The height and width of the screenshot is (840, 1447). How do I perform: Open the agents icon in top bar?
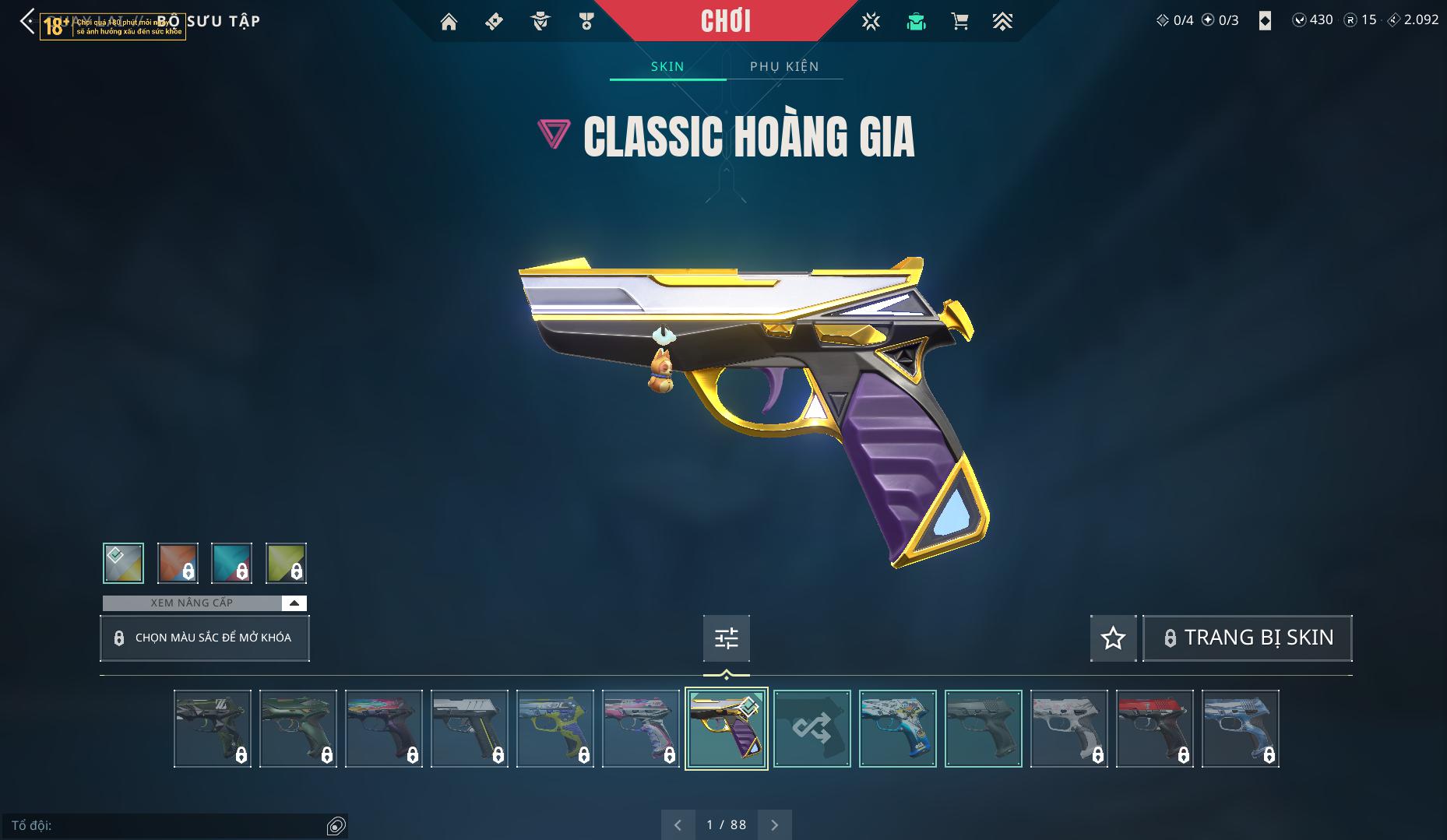pos(540,22)
